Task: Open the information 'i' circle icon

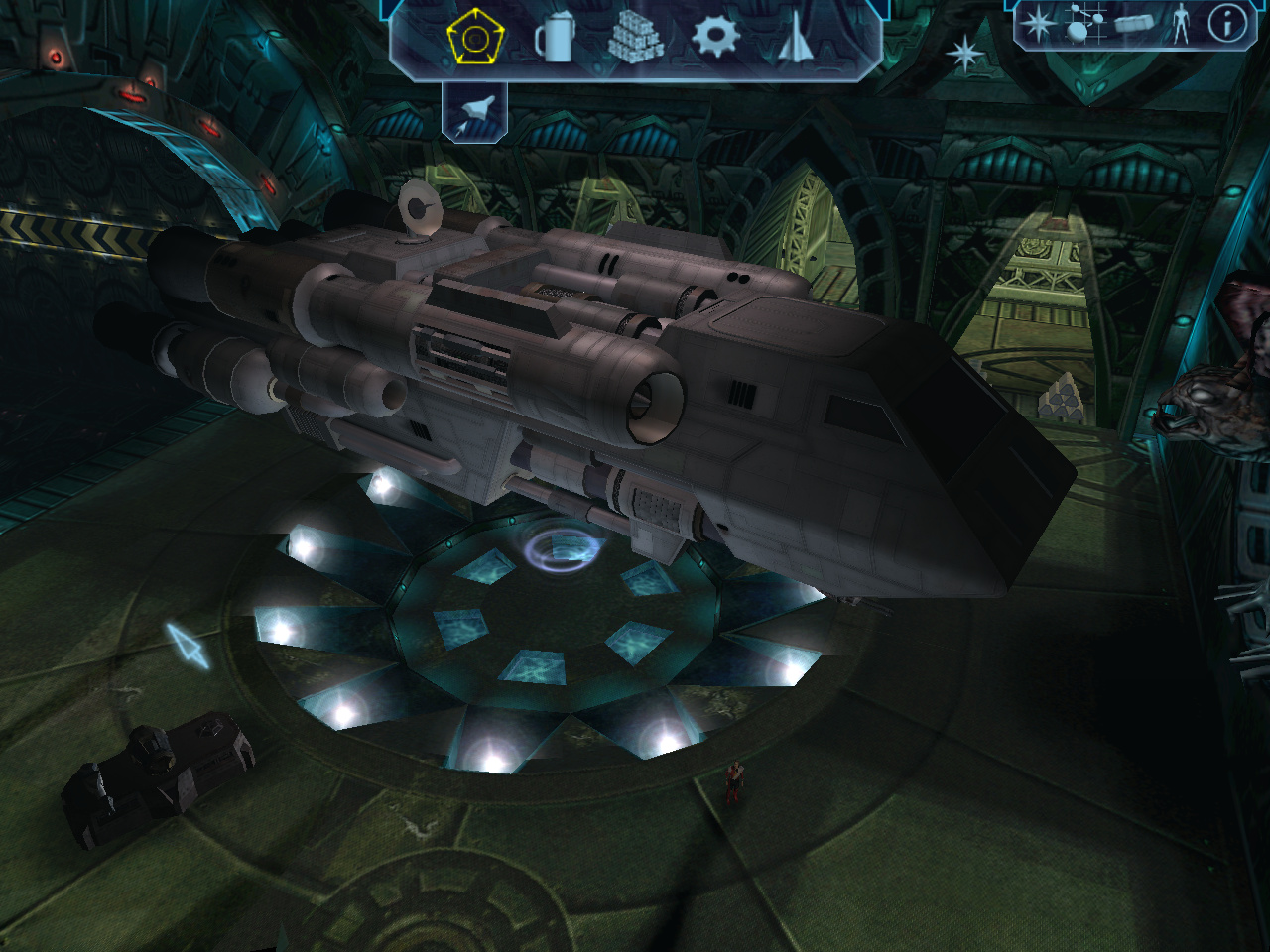Action: (x=1227, y=24)
